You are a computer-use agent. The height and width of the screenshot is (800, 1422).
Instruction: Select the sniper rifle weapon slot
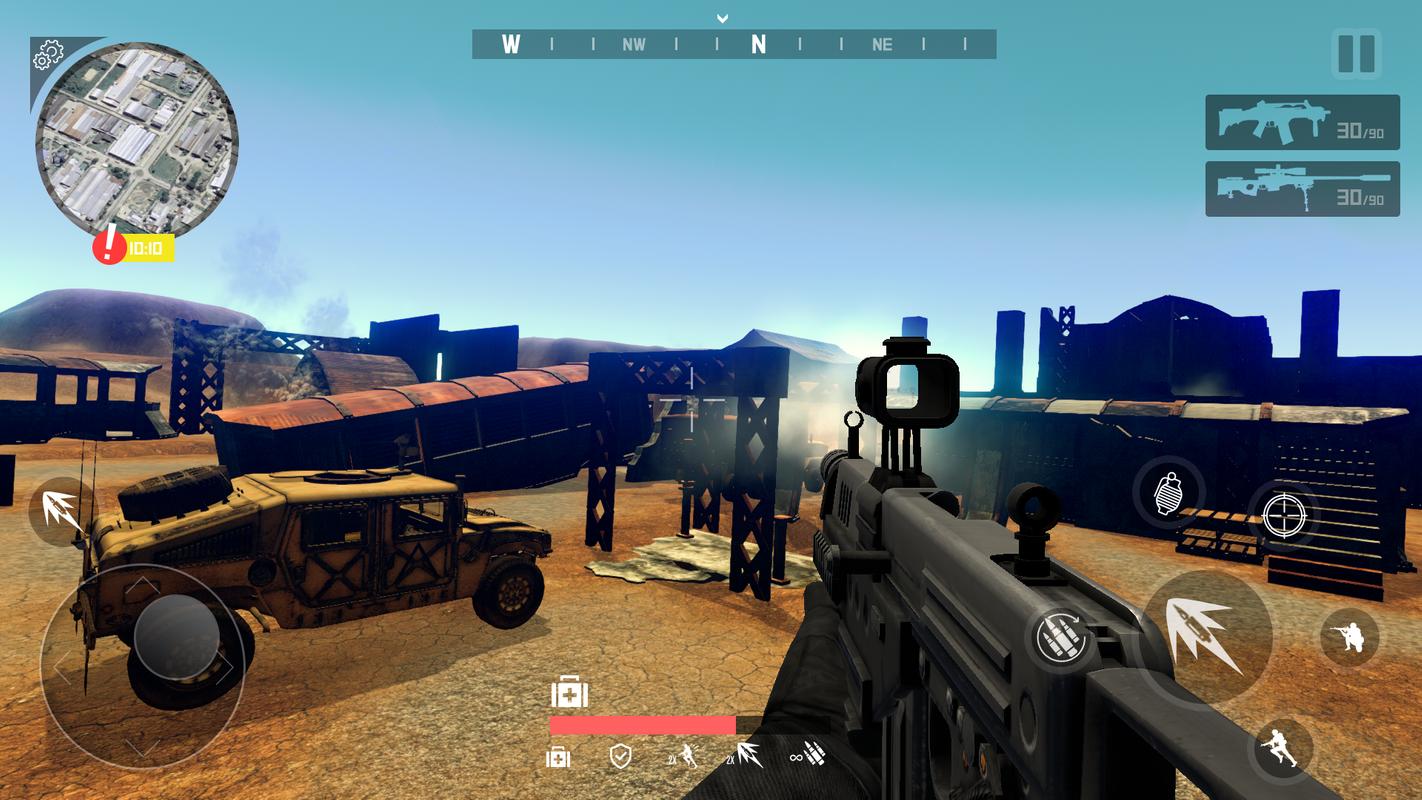coord(1301,189)
